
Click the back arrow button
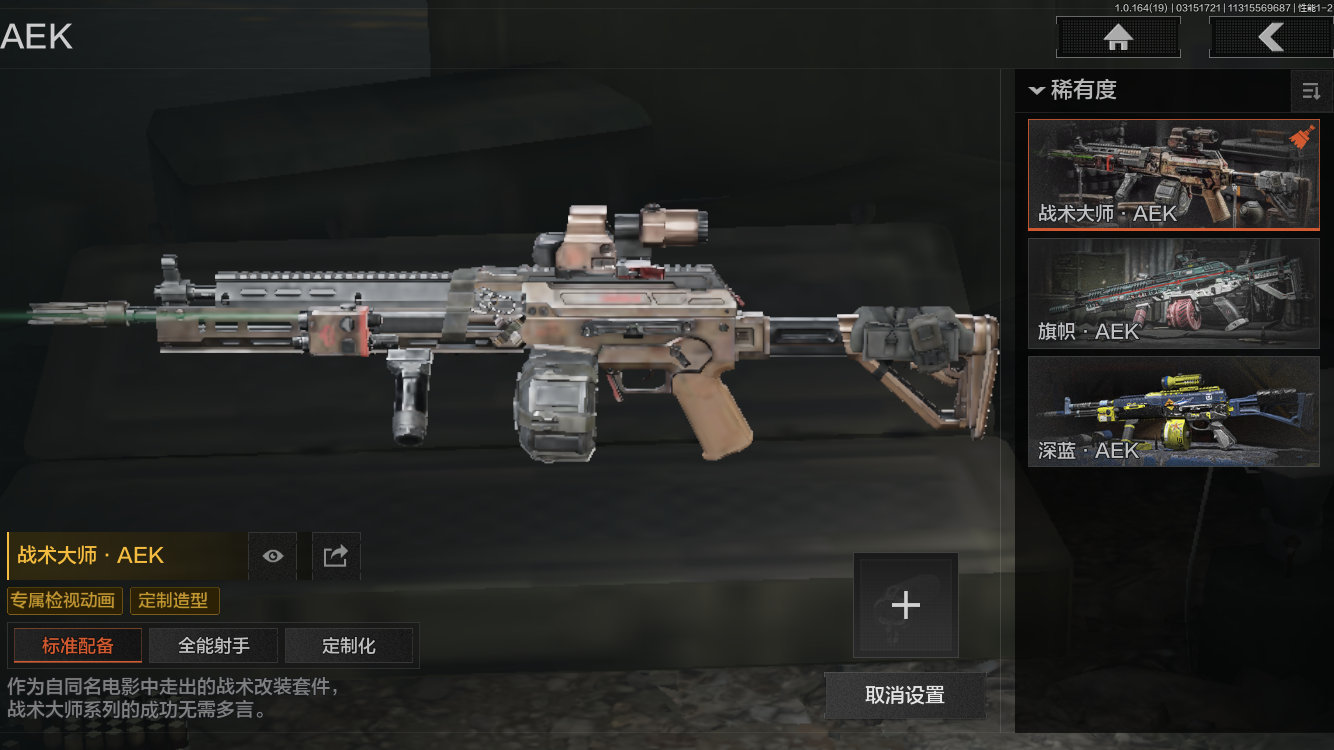1270,38
